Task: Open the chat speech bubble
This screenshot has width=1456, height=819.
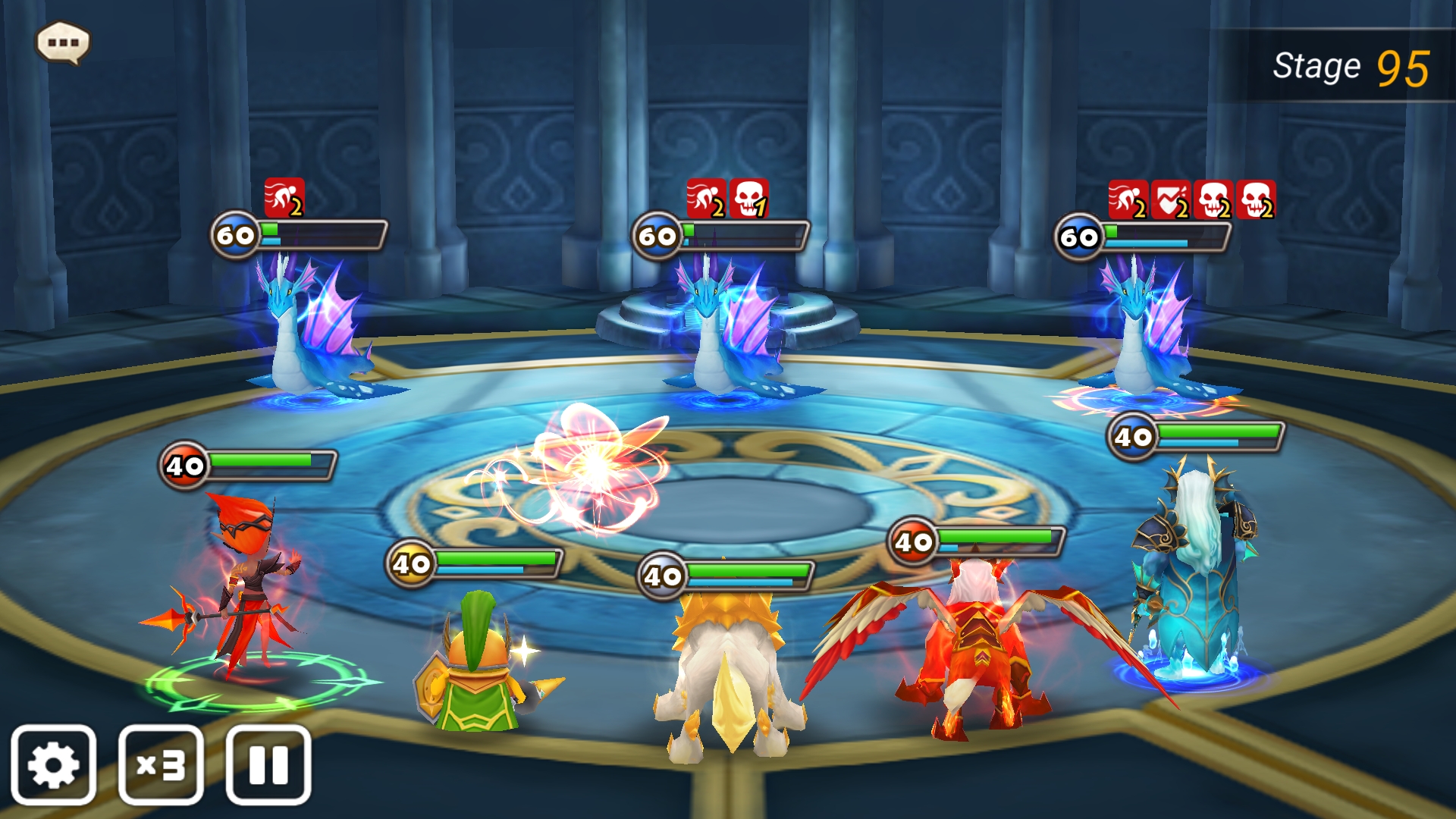Action: tap(63, 42)
